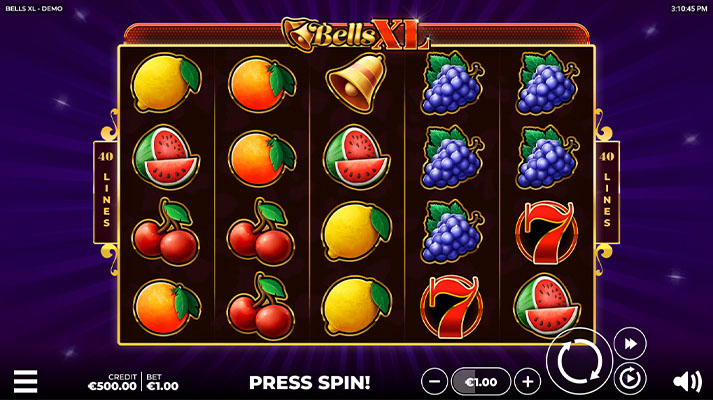Increase the bet with the plus button
713x400 pixels.
point(527,381)
